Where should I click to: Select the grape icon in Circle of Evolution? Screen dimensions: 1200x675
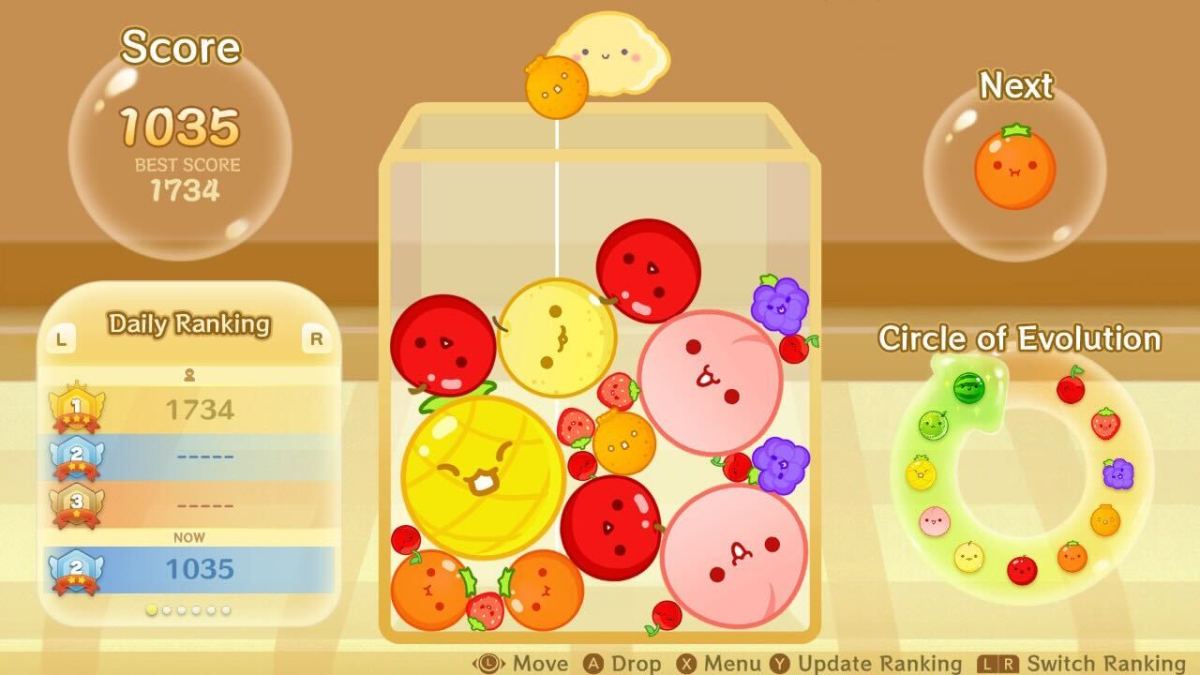click(x=1118, y=473)
